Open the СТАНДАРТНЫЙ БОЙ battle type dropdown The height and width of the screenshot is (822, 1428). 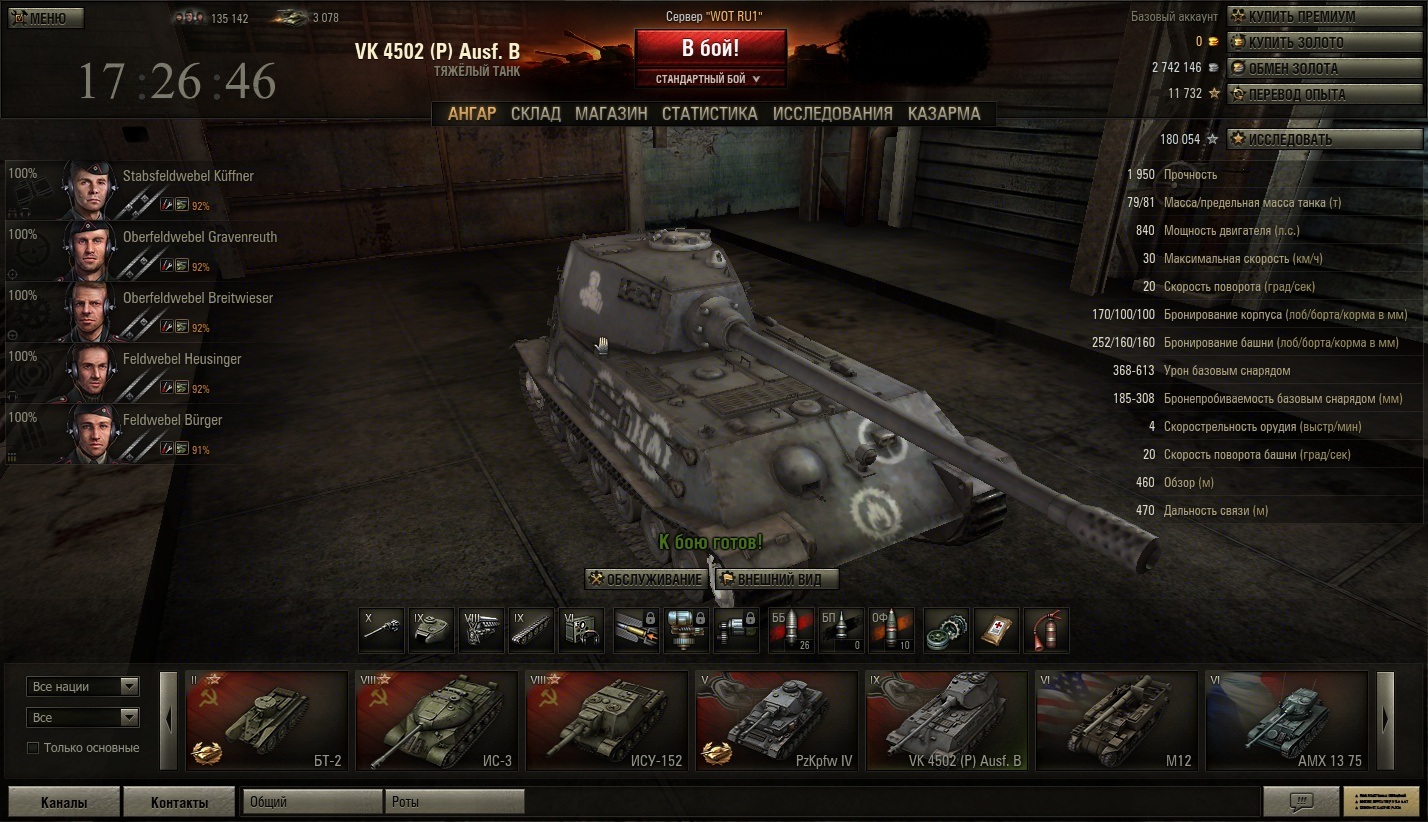[x=709, y=78]
